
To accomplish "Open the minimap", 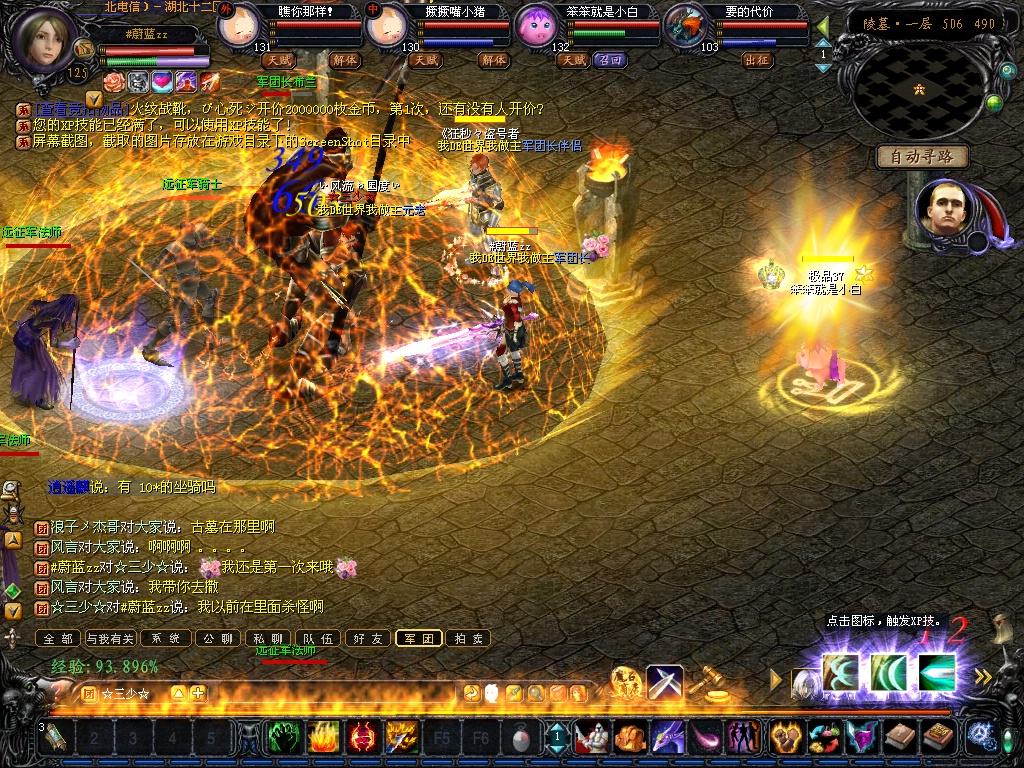I will tap(919, 88).
